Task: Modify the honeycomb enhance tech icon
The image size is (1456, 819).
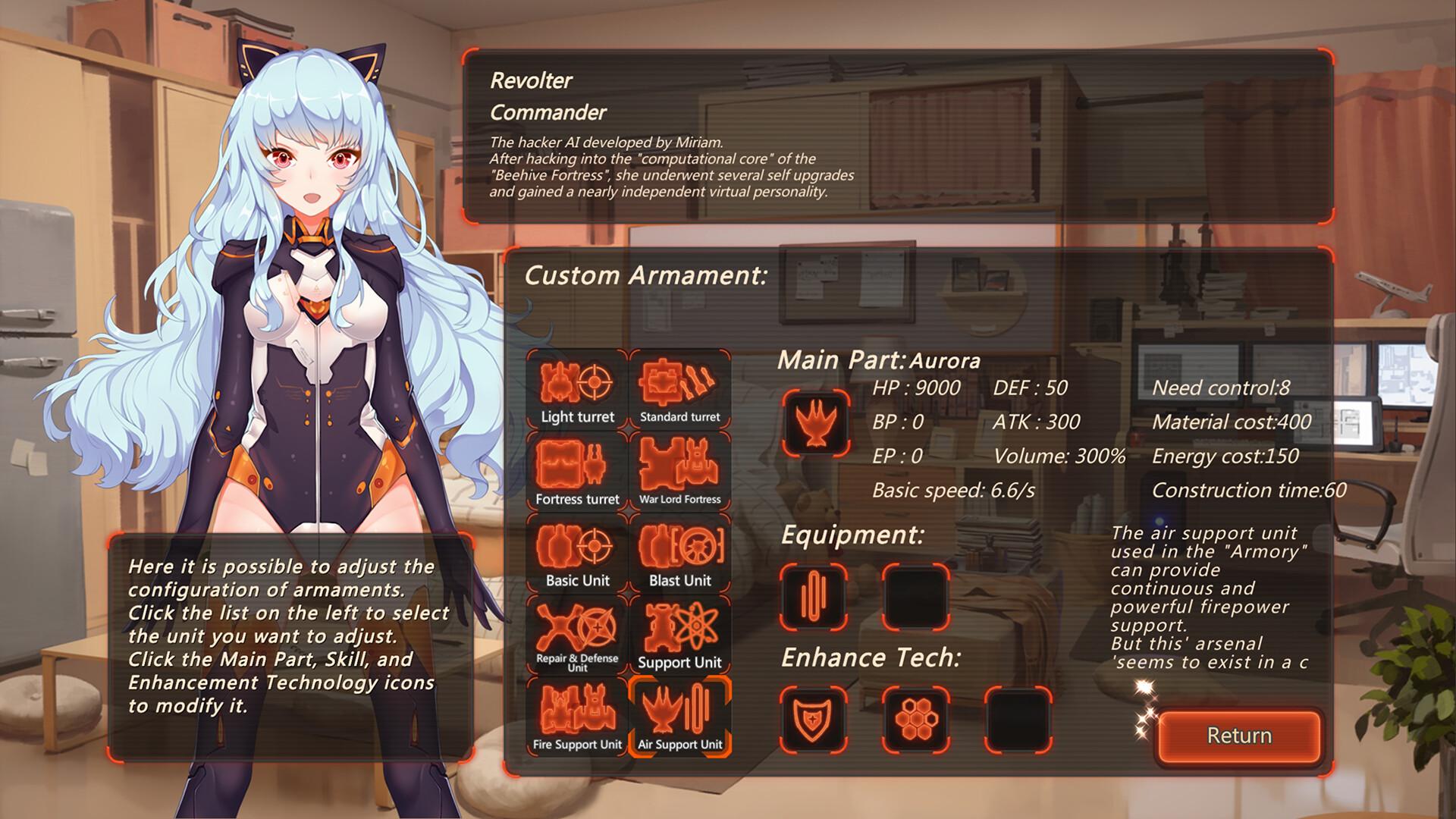Action: point(916,718)
